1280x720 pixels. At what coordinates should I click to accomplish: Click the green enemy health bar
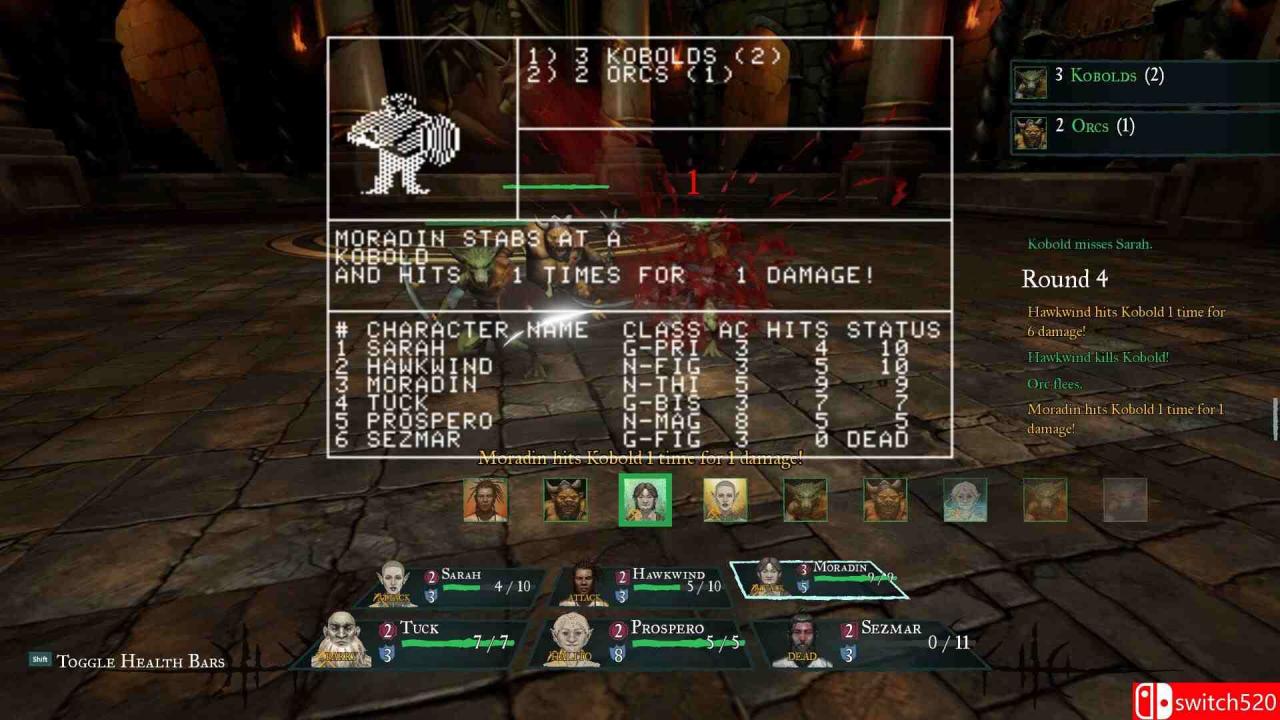point(558,186)
